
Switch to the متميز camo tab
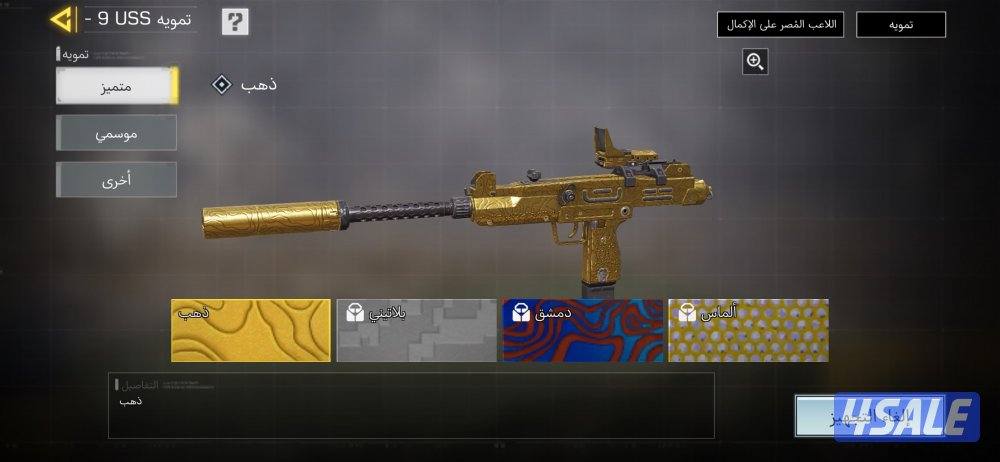pos(117,86)
